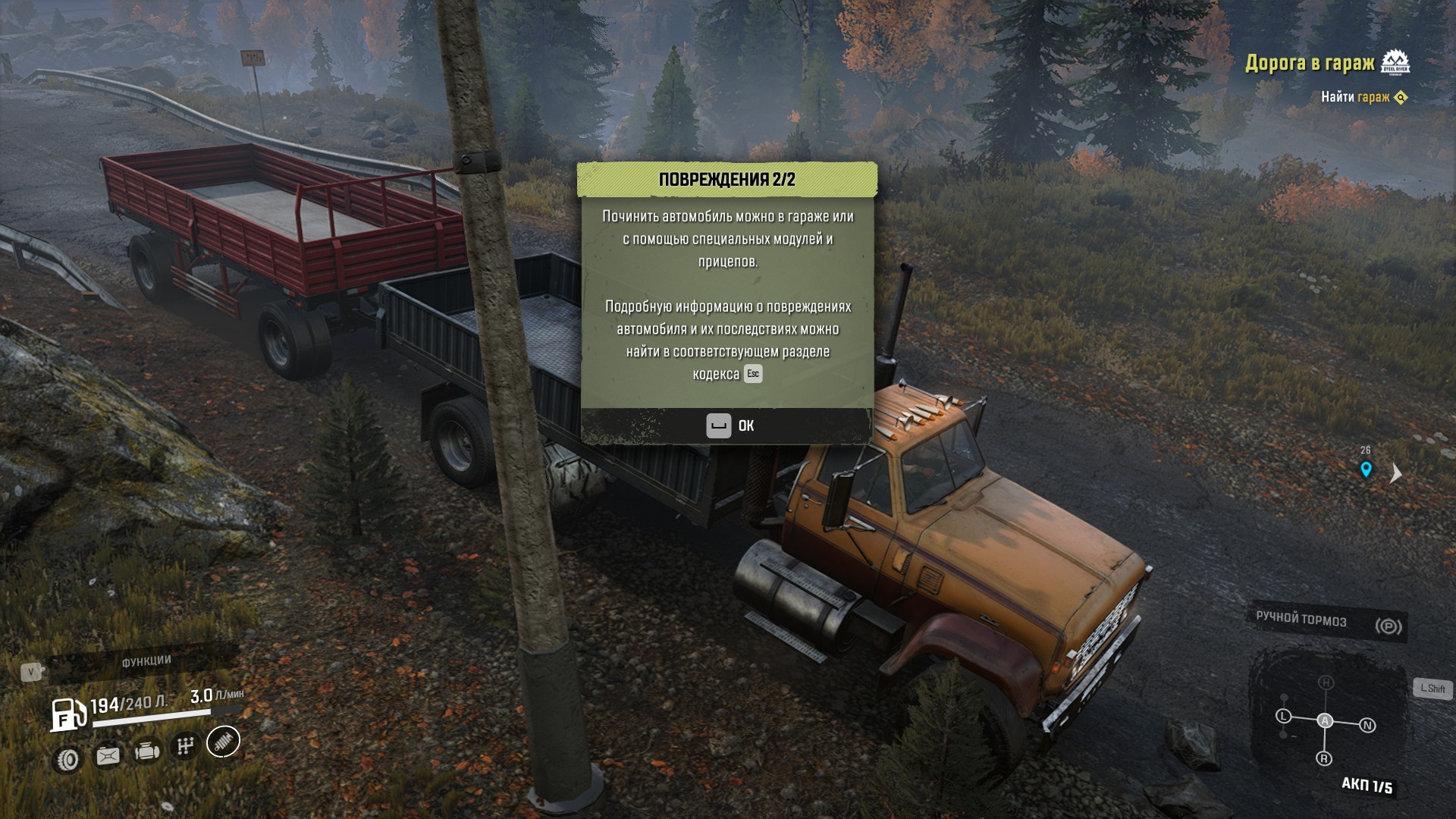Set the gearbox to Auto (A)
The image size is (1456, 819).
pyautogui.click(x=1325, y=720)
